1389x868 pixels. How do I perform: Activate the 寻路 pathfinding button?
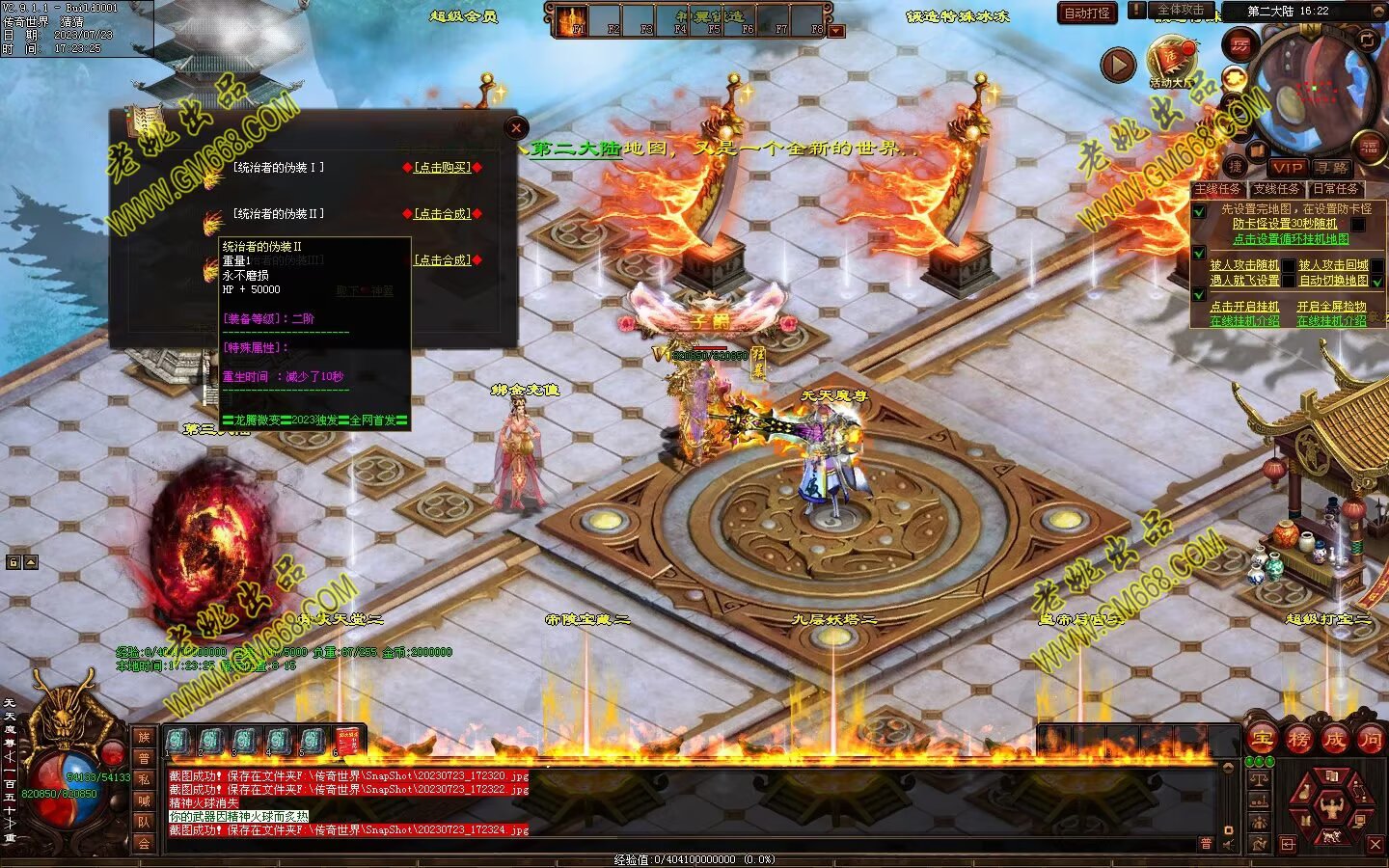[x=1331, y=167]
